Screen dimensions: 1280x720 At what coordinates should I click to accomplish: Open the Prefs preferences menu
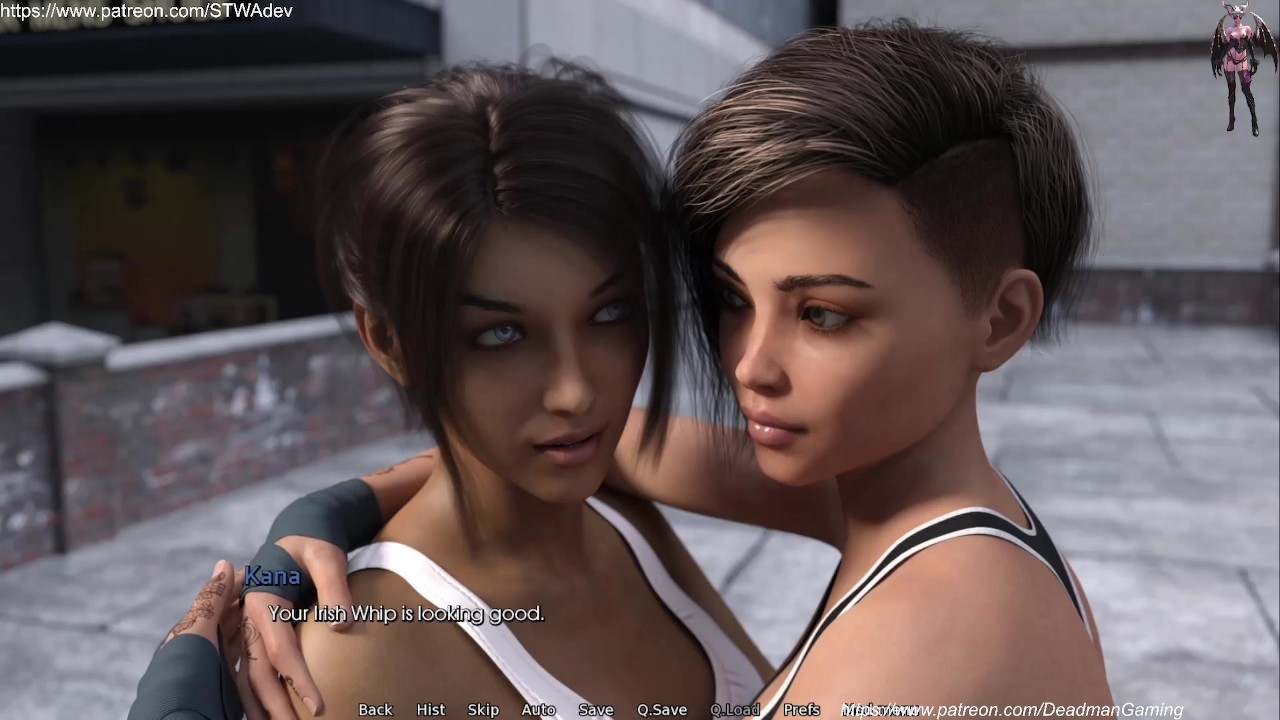pos(802,709)
